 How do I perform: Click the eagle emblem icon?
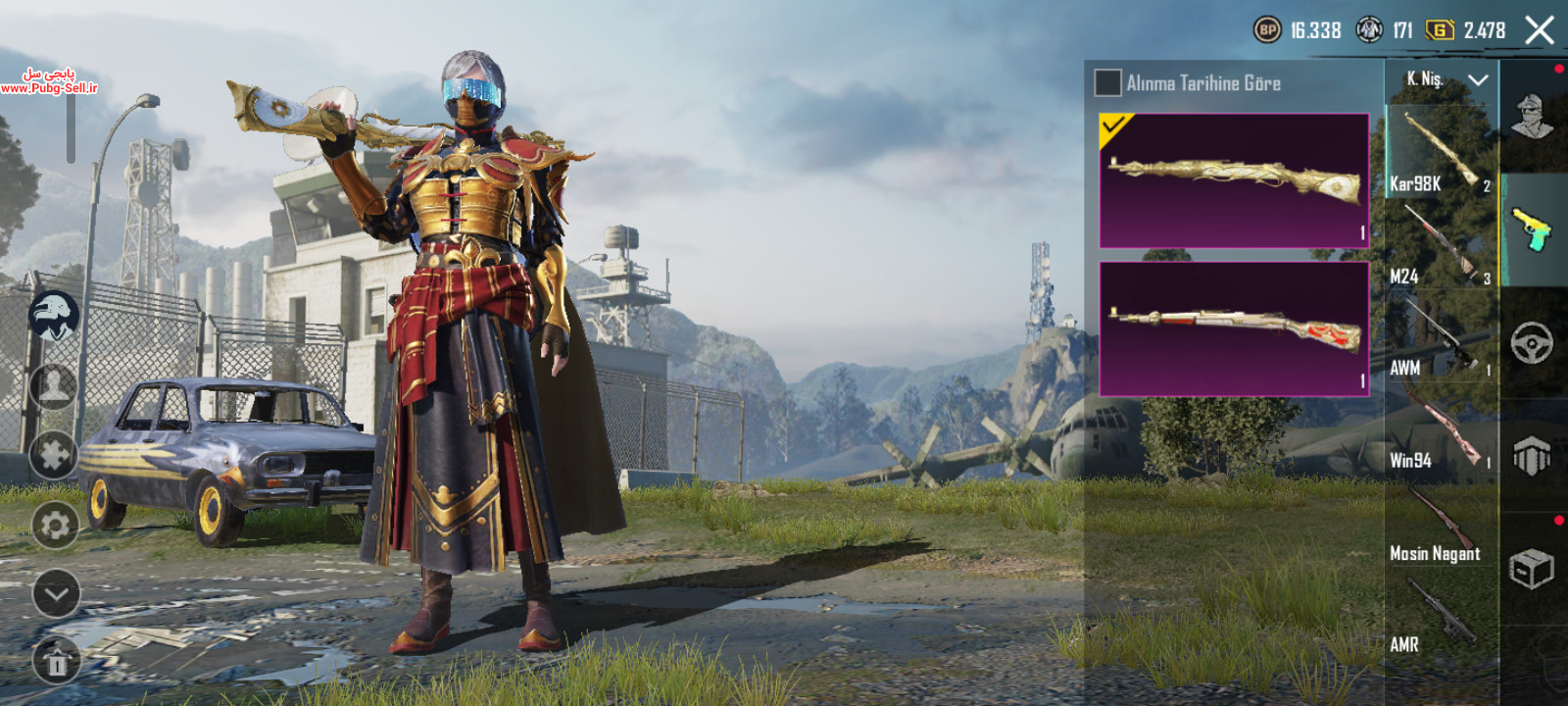click(54, 317)
